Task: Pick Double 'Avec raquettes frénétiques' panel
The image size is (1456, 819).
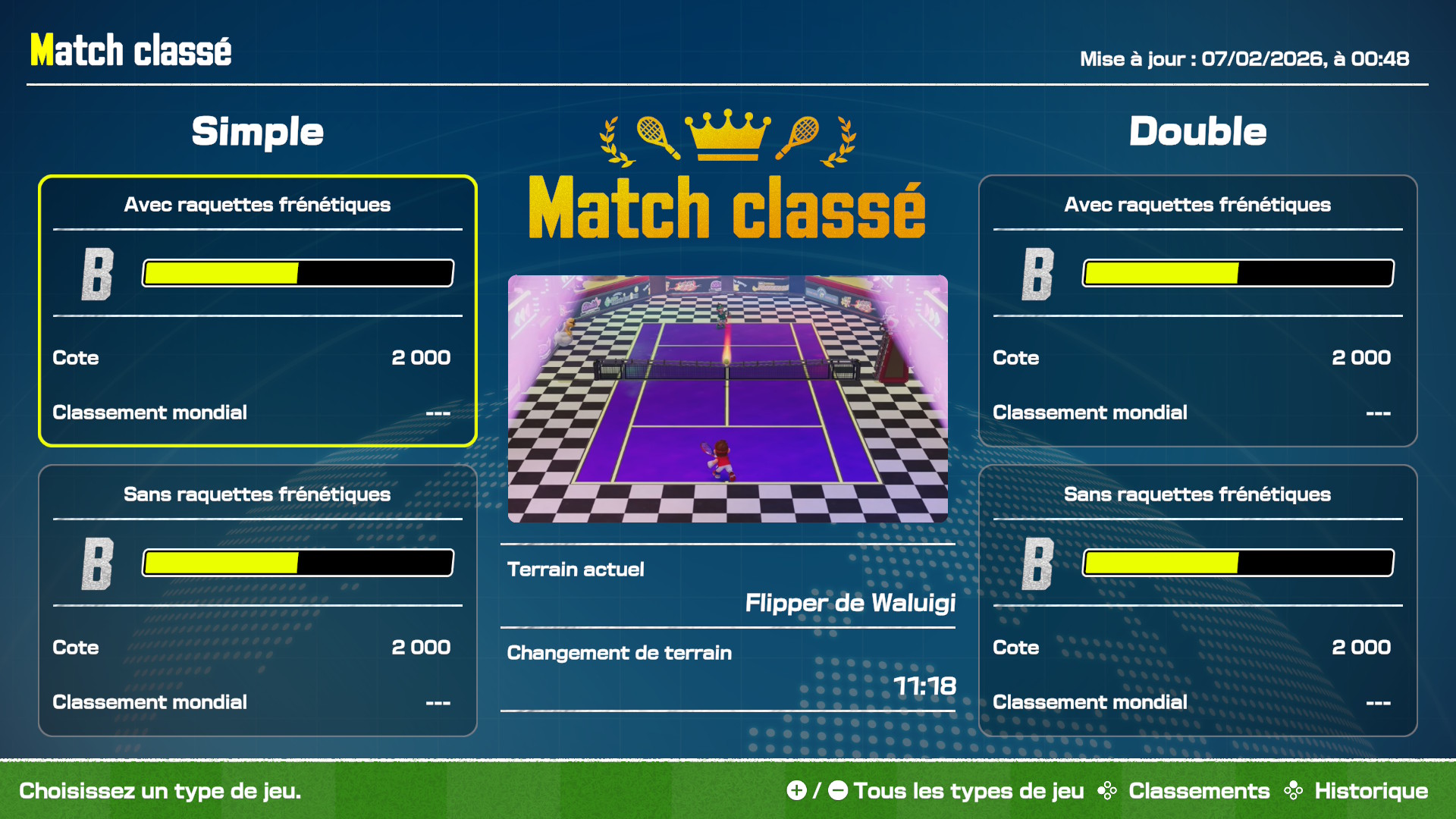Action: (x=1197, y=311)
